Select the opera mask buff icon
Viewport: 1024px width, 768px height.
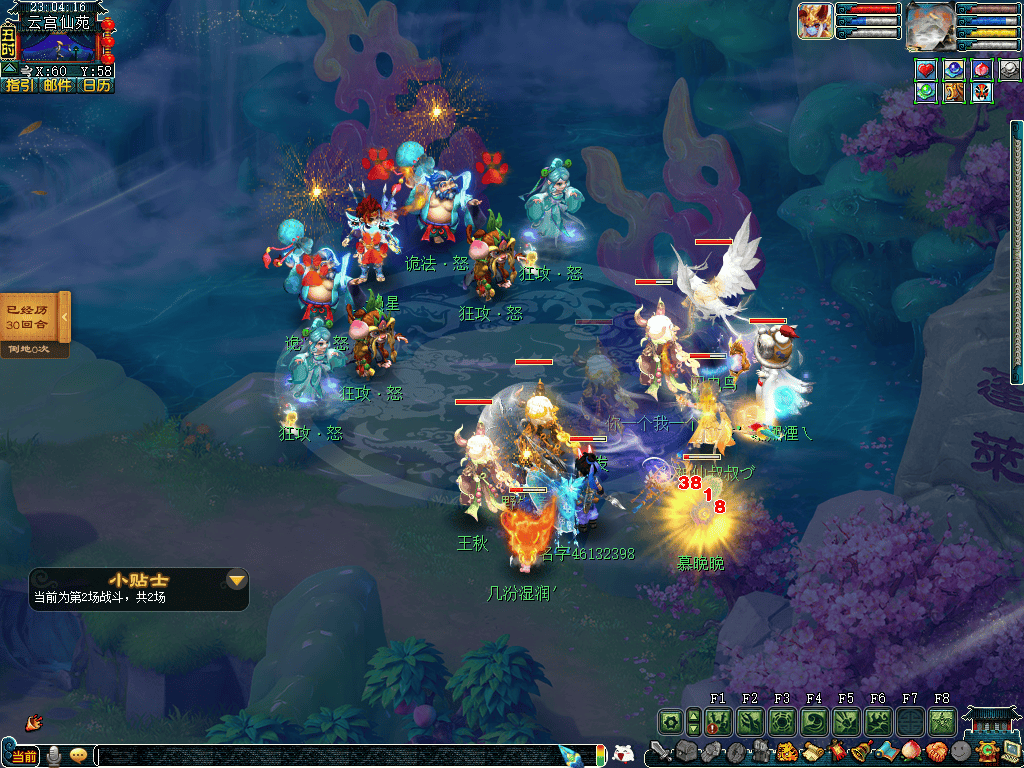(x=982, y=92)
